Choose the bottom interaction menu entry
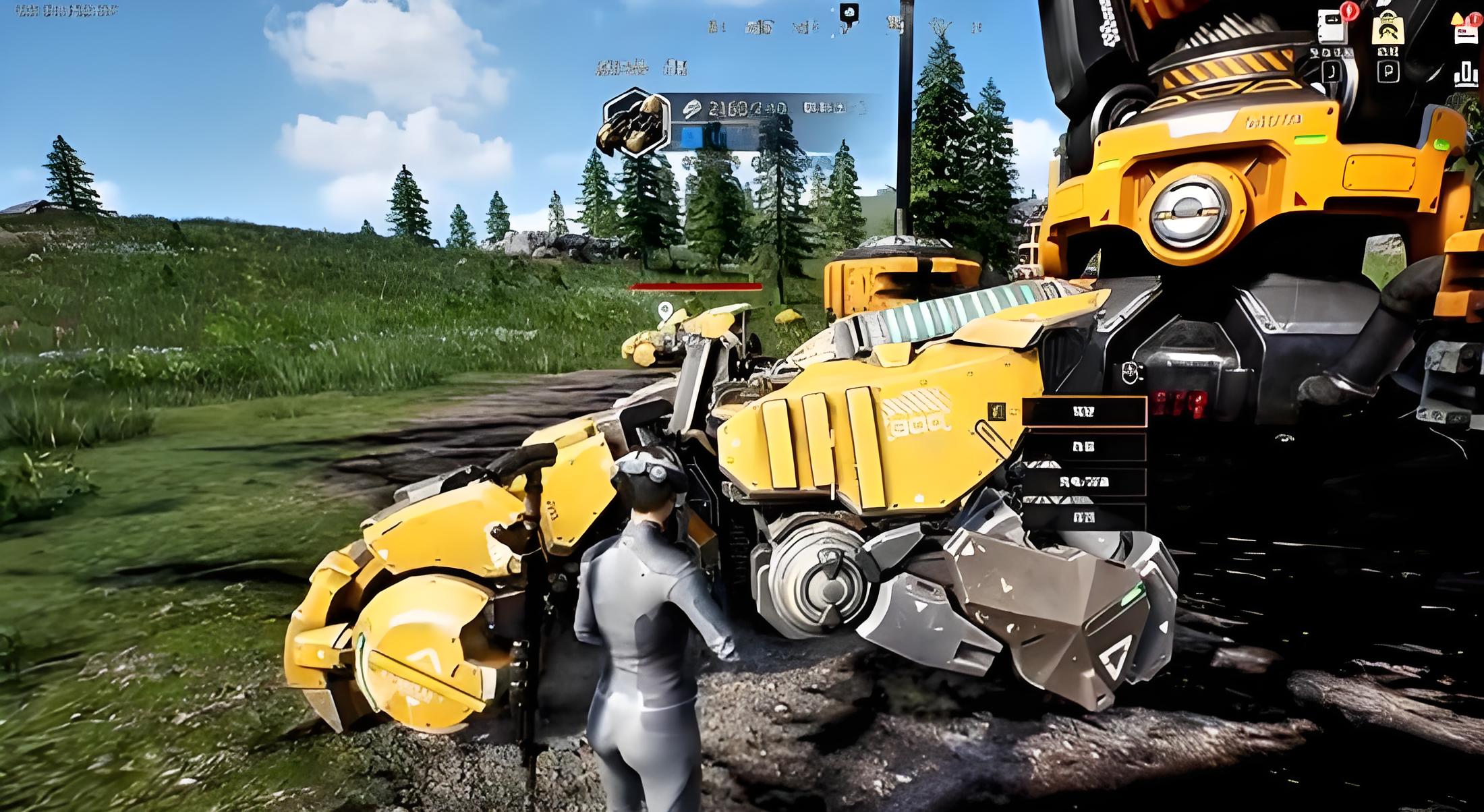This screenshot has height=812, width=1484. point(1084,517)
